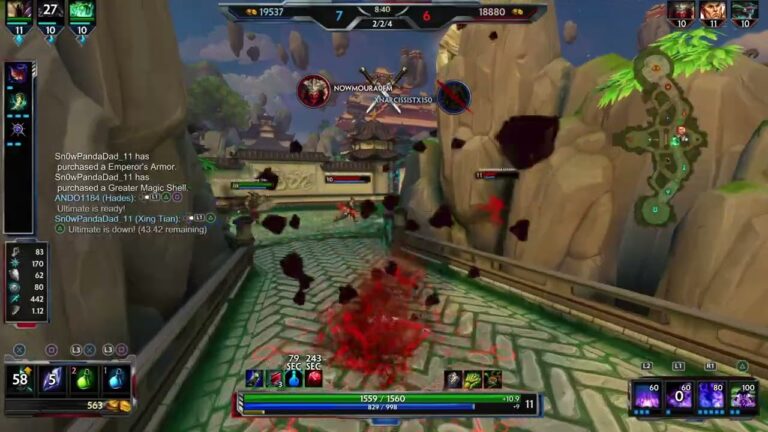Select the green claw item icon above health bar

coord(472,379)
